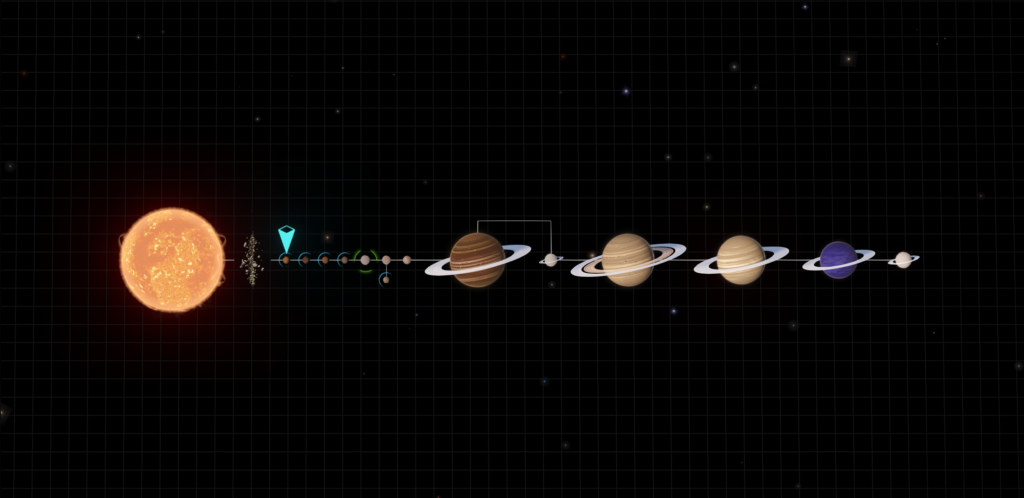Select the orange star in the system map
The width and height of the screenshot is (1024, 498).
pos(172,260)
